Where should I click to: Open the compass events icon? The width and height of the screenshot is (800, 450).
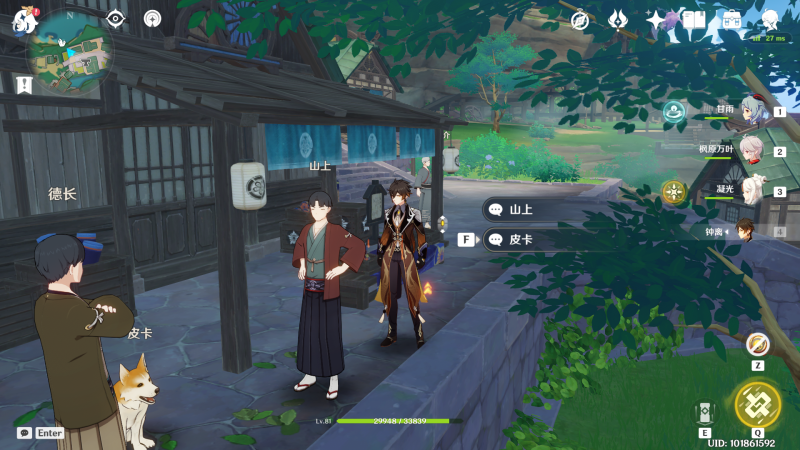[580, 20]
